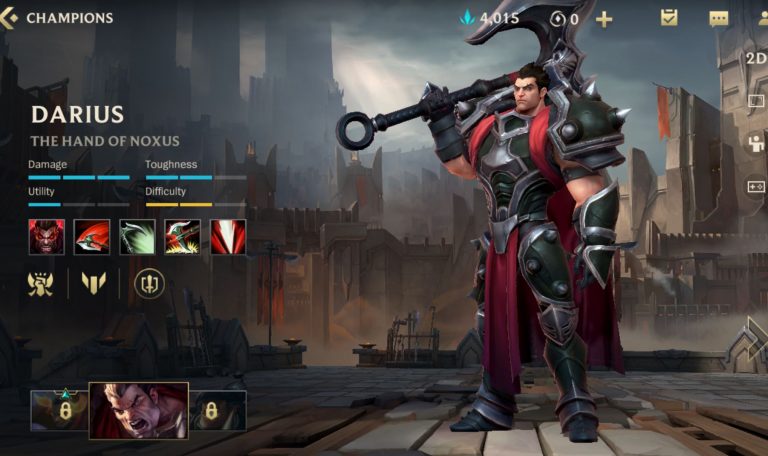Select the green axe slash ability

[x=137, y=237]
